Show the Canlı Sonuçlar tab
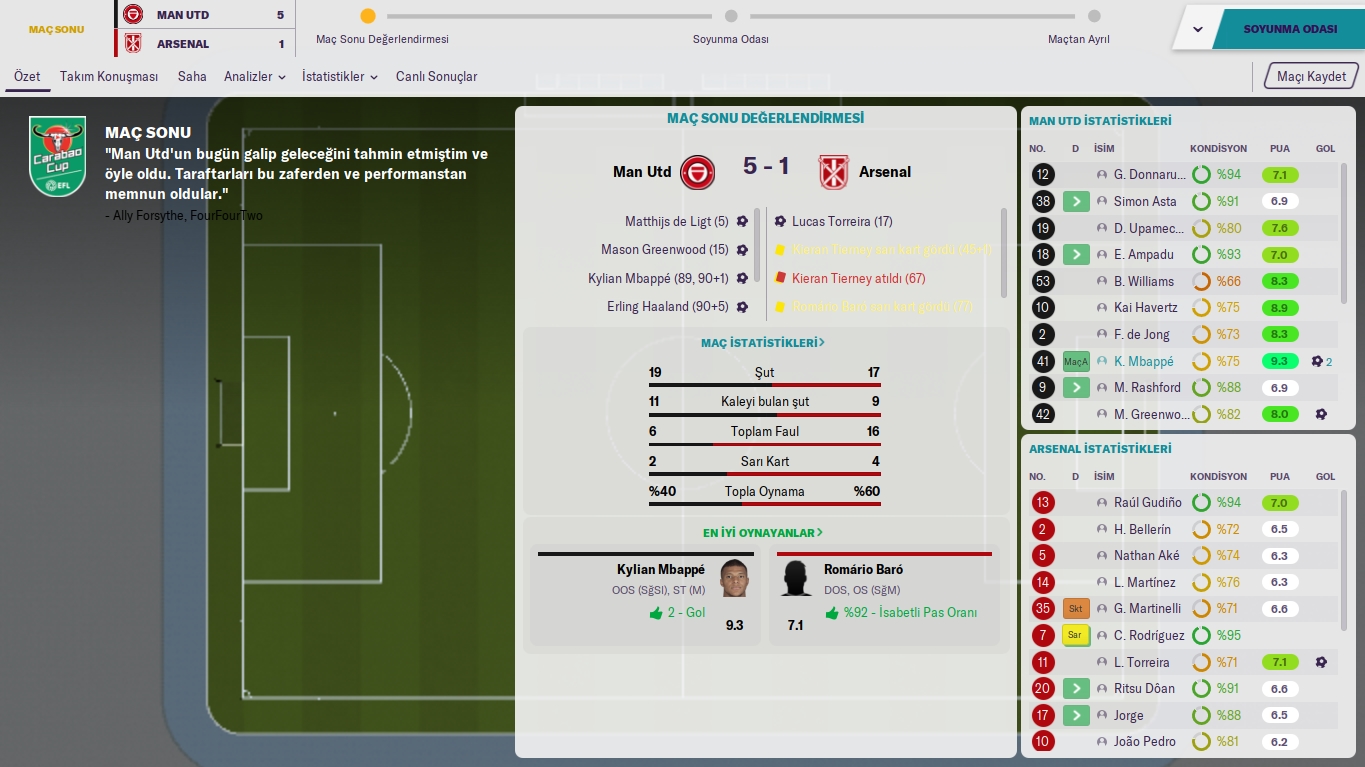 [436, 77]
